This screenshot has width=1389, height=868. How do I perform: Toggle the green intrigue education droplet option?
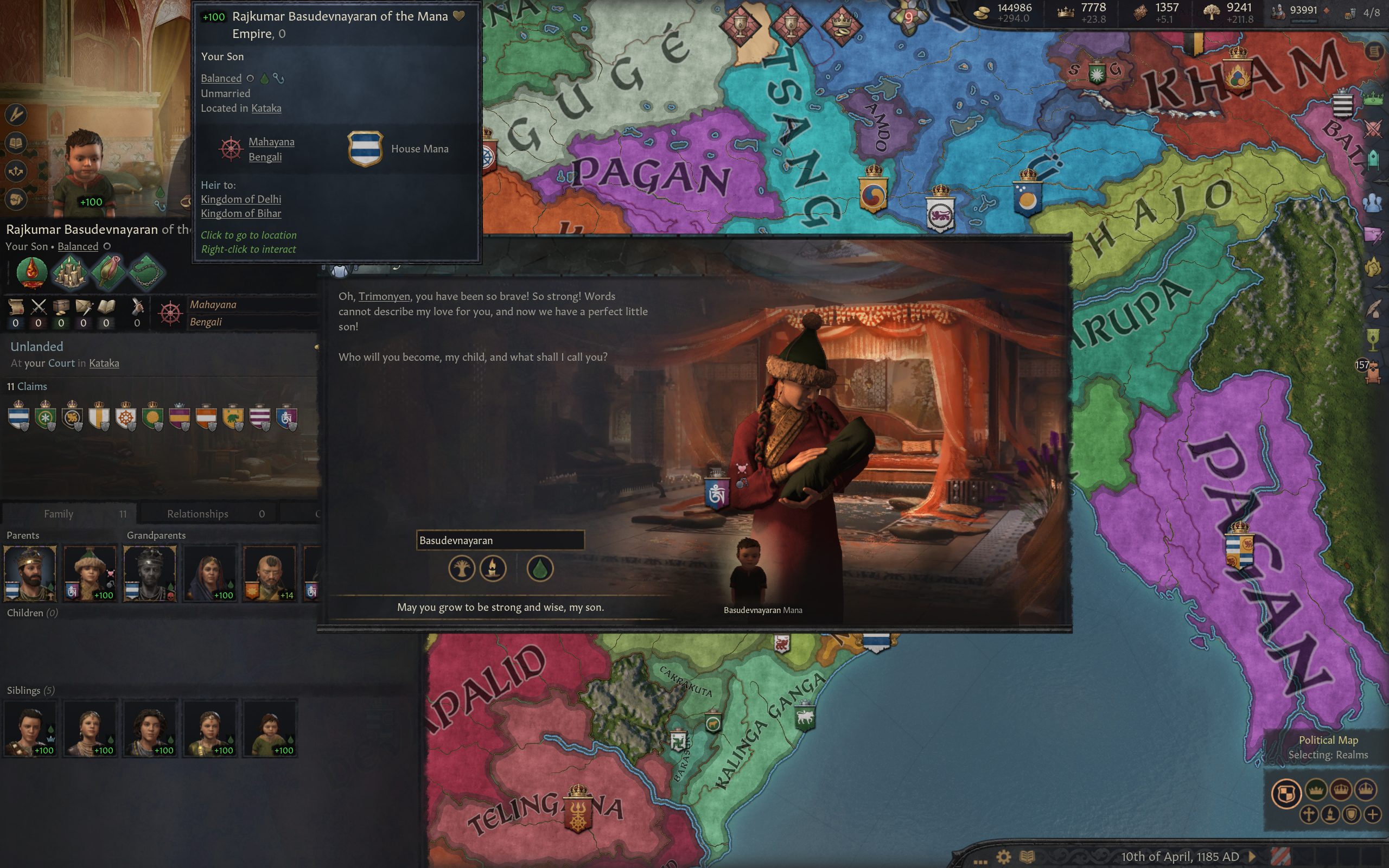pos(540,569)
